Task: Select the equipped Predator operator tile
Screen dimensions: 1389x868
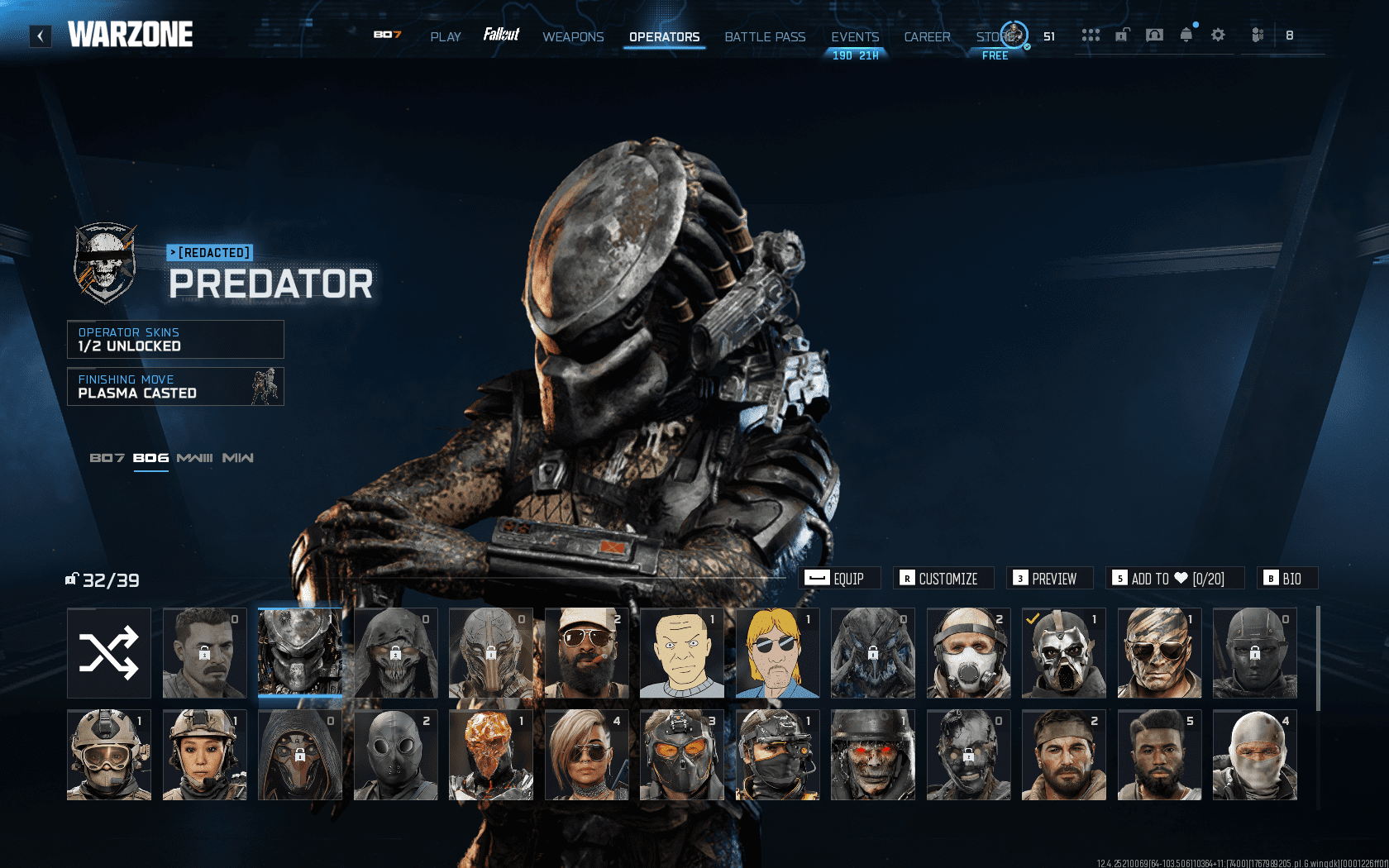Action: pos(300,653)
